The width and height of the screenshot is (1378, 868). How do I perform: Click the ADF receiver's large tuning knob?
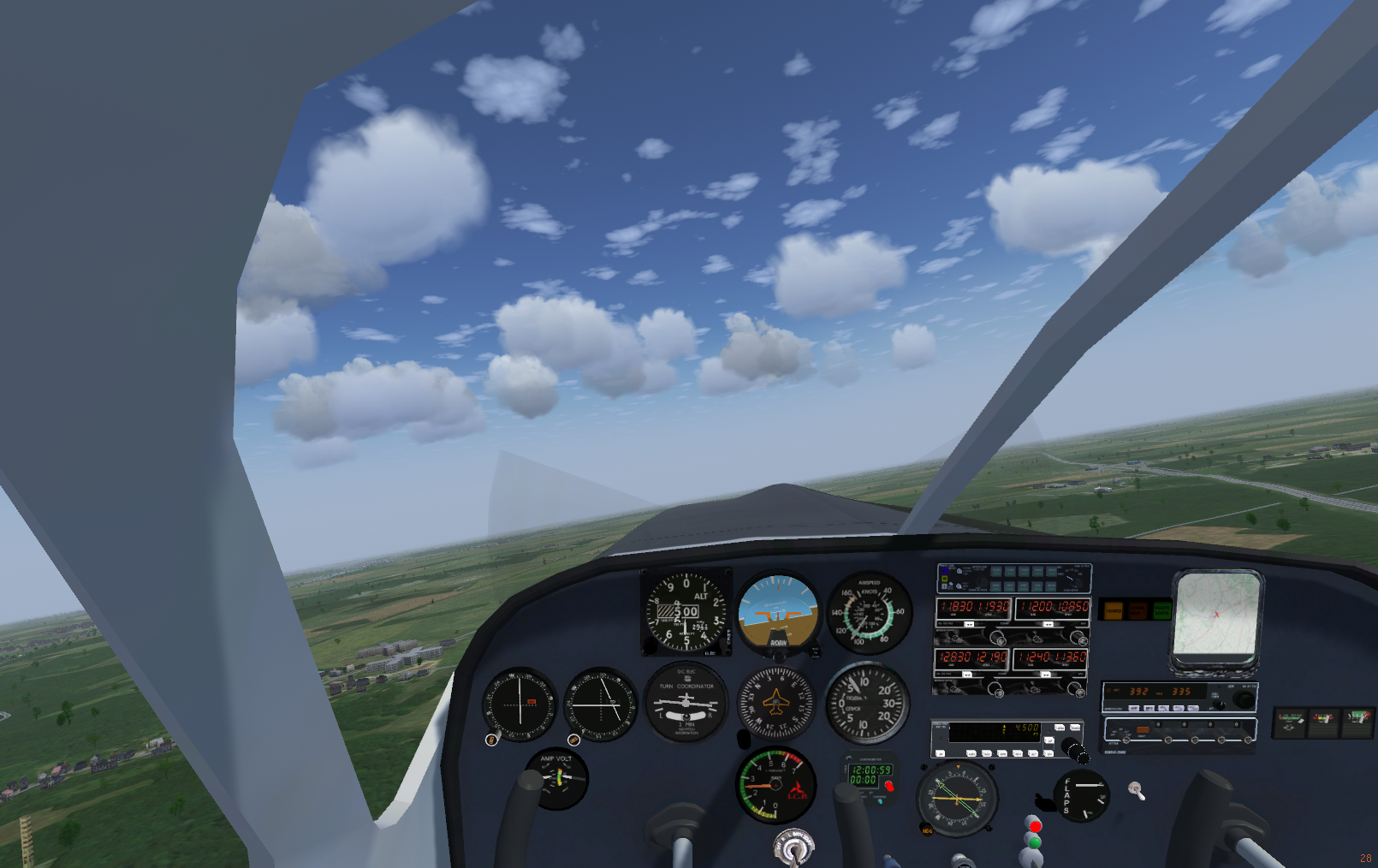click(1243, 700)
